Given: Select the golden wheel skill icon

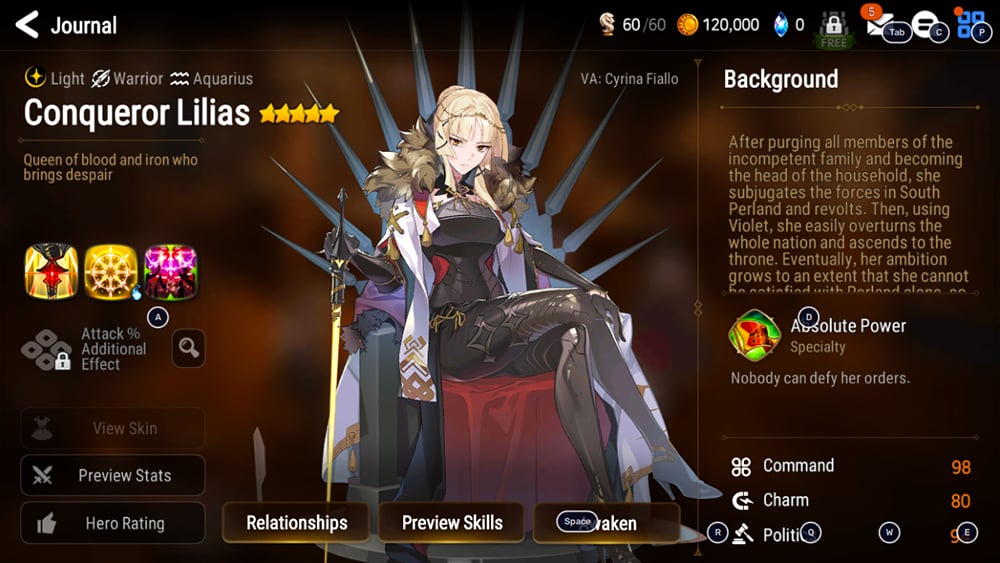Looking at the screenshot, I should (x=110, y=271).
